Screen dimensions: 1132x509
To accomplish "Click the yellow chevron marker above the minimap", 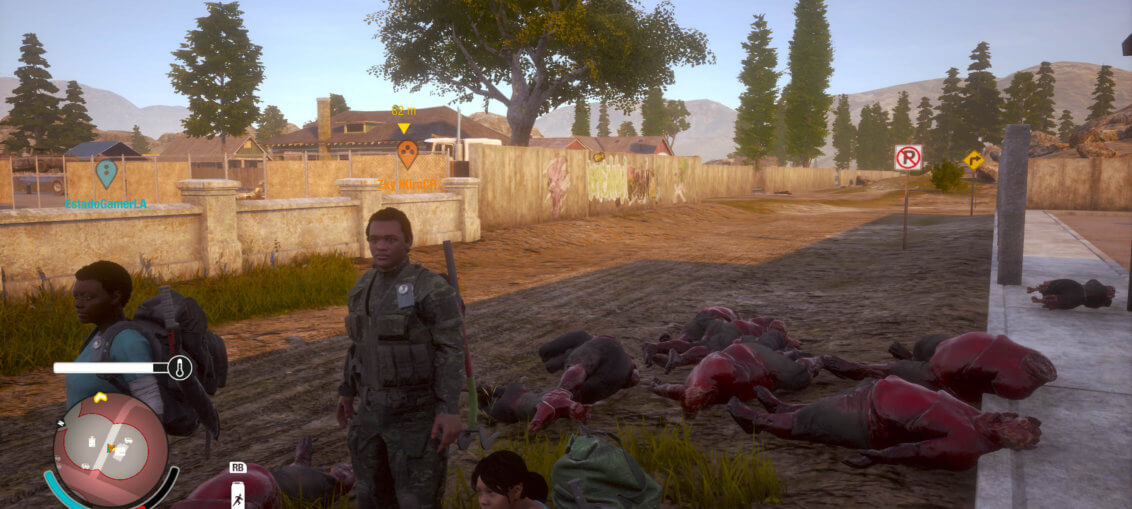I will [100, 397].
